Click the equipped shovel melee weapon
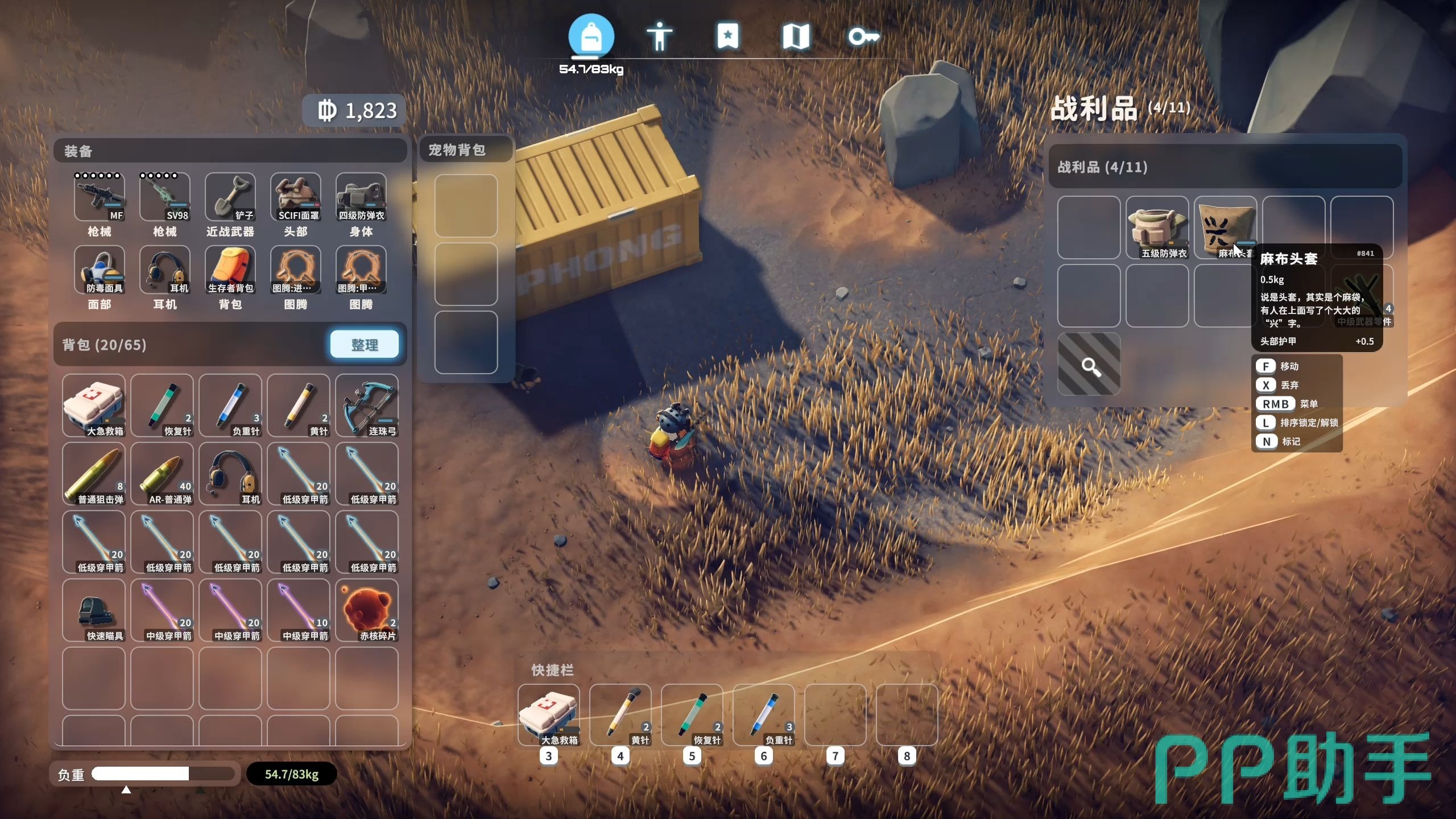 (230, 197)
